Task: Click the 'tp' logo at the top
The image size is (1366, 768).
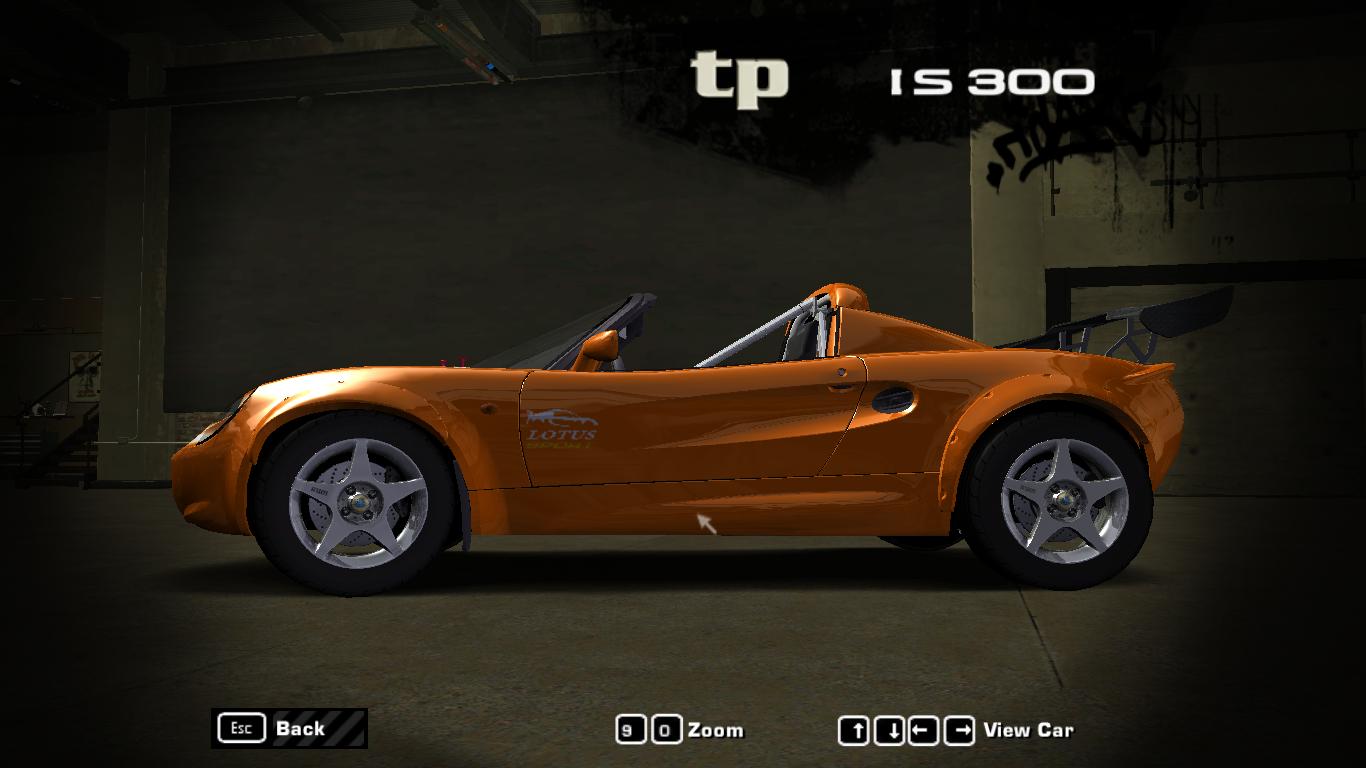Action: pyautogui.click(x=743, y=75)
